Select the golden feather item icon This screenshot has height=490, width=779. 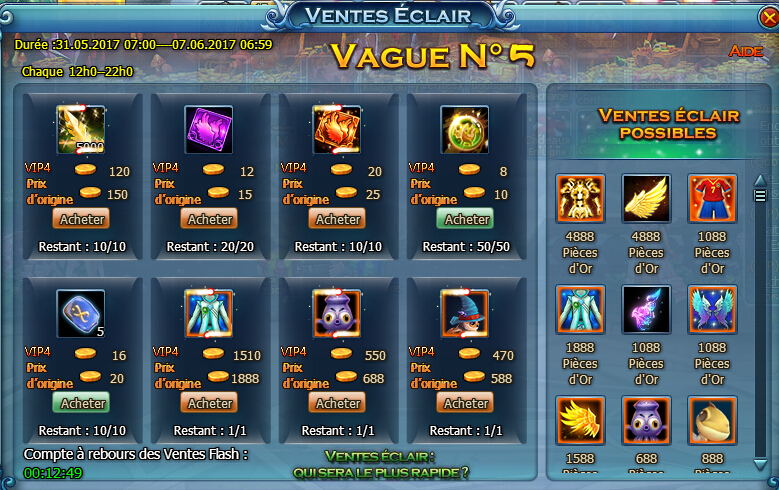(82, 130)
